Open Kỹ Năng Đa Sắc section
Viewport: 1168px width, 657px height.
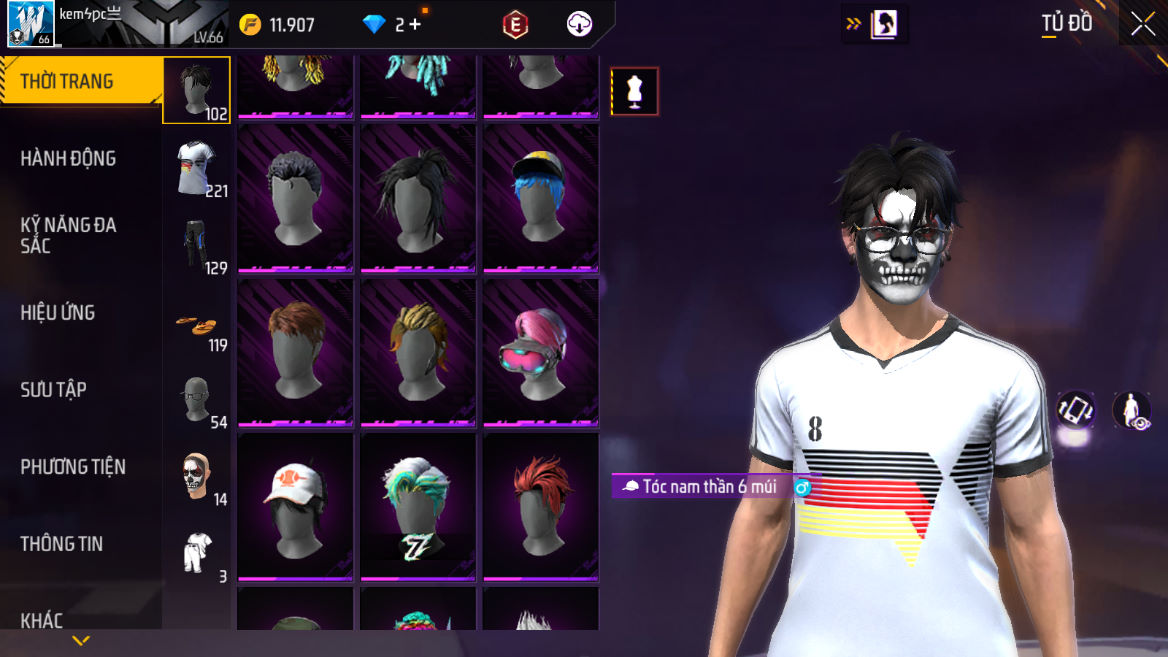coord(68,235)
